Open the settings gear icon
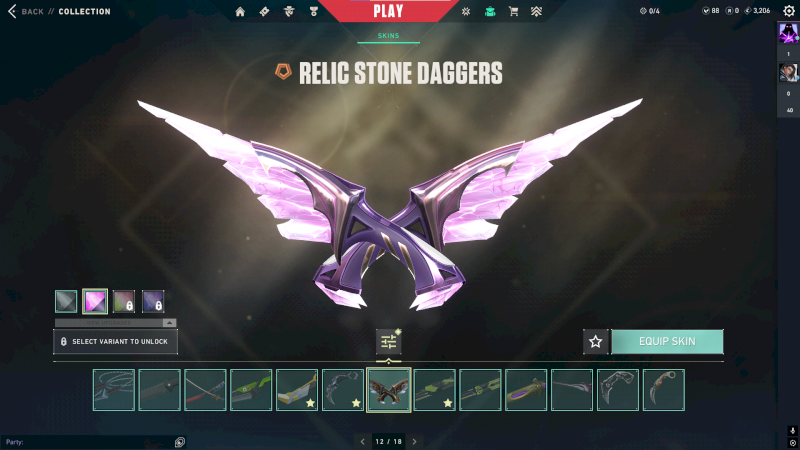800x450 pixels. [788, 11]
